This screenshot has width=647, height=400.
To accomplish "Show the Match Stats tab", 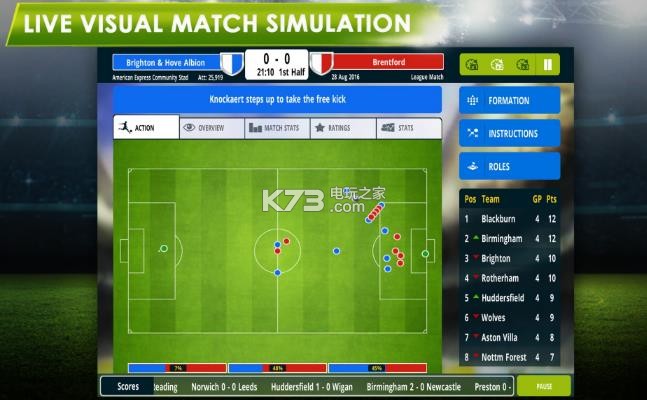I will click(276, 128).
